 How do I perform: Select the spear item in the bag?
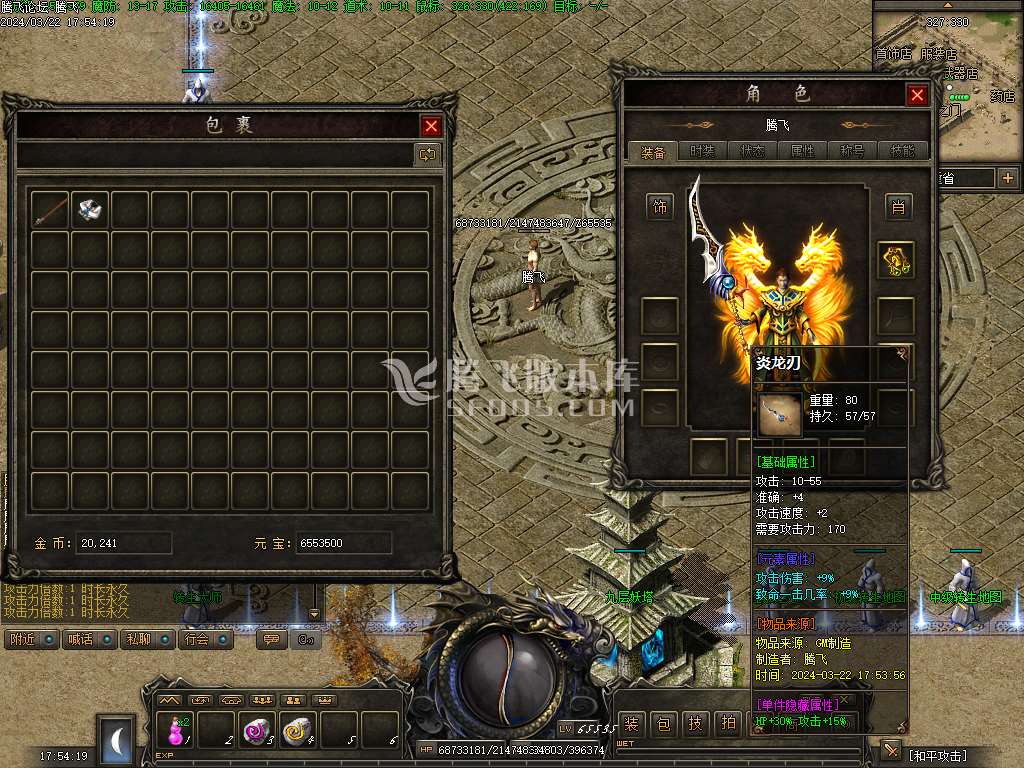[x=50, y=209]
